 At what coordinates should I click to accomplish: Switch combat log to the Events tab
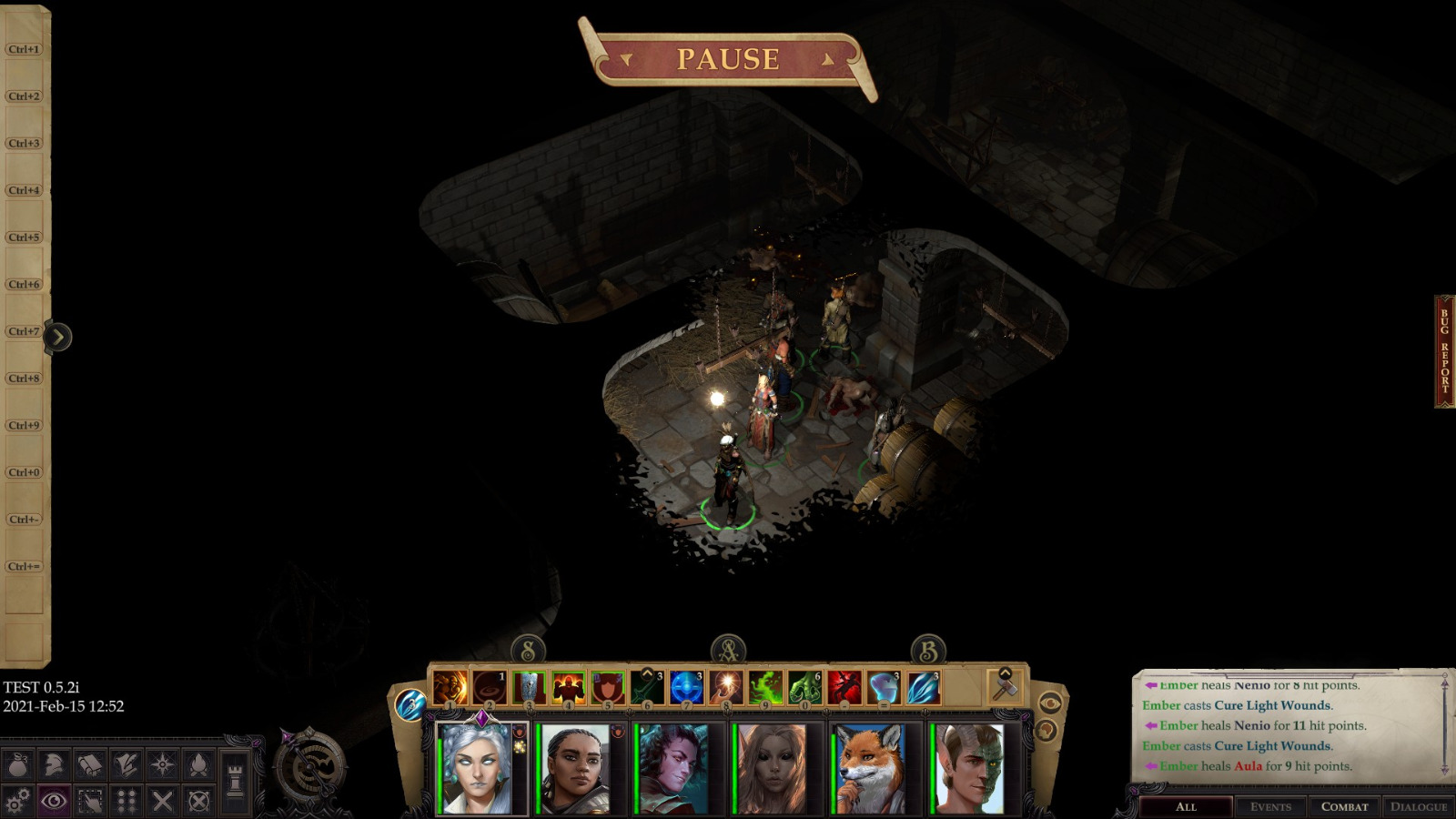[1270, 806]
